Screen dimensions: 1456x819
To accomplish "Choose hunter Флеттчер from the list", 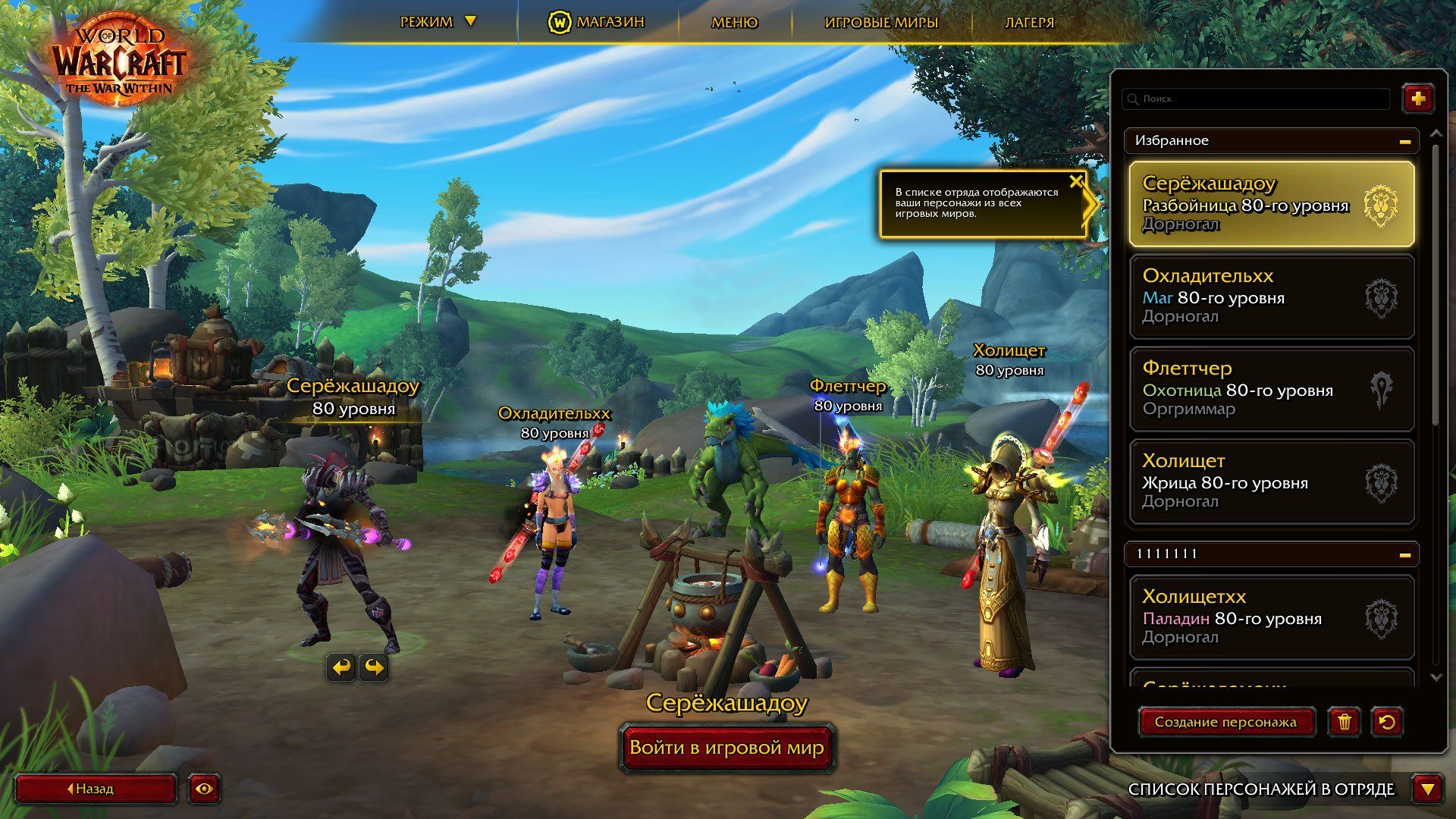I will [1272, 389].
